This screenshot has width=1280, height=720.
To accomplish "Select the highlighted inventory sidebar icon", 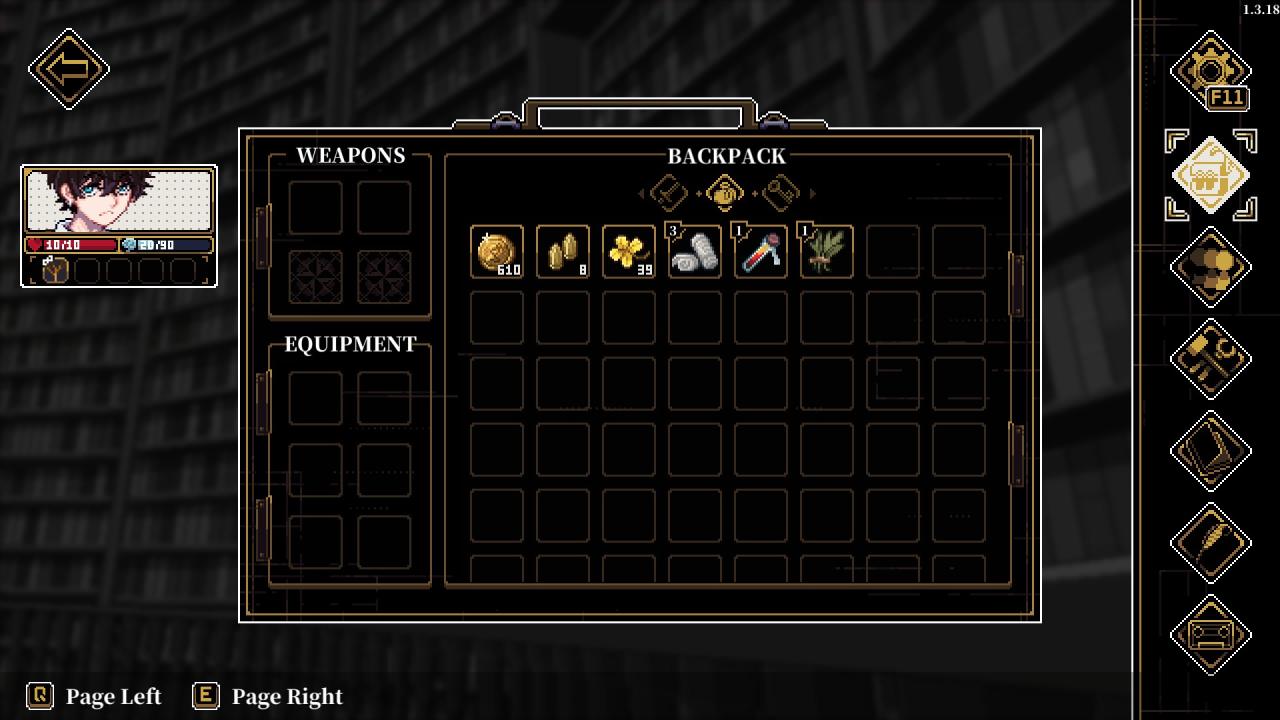I will pos(1210,175).
